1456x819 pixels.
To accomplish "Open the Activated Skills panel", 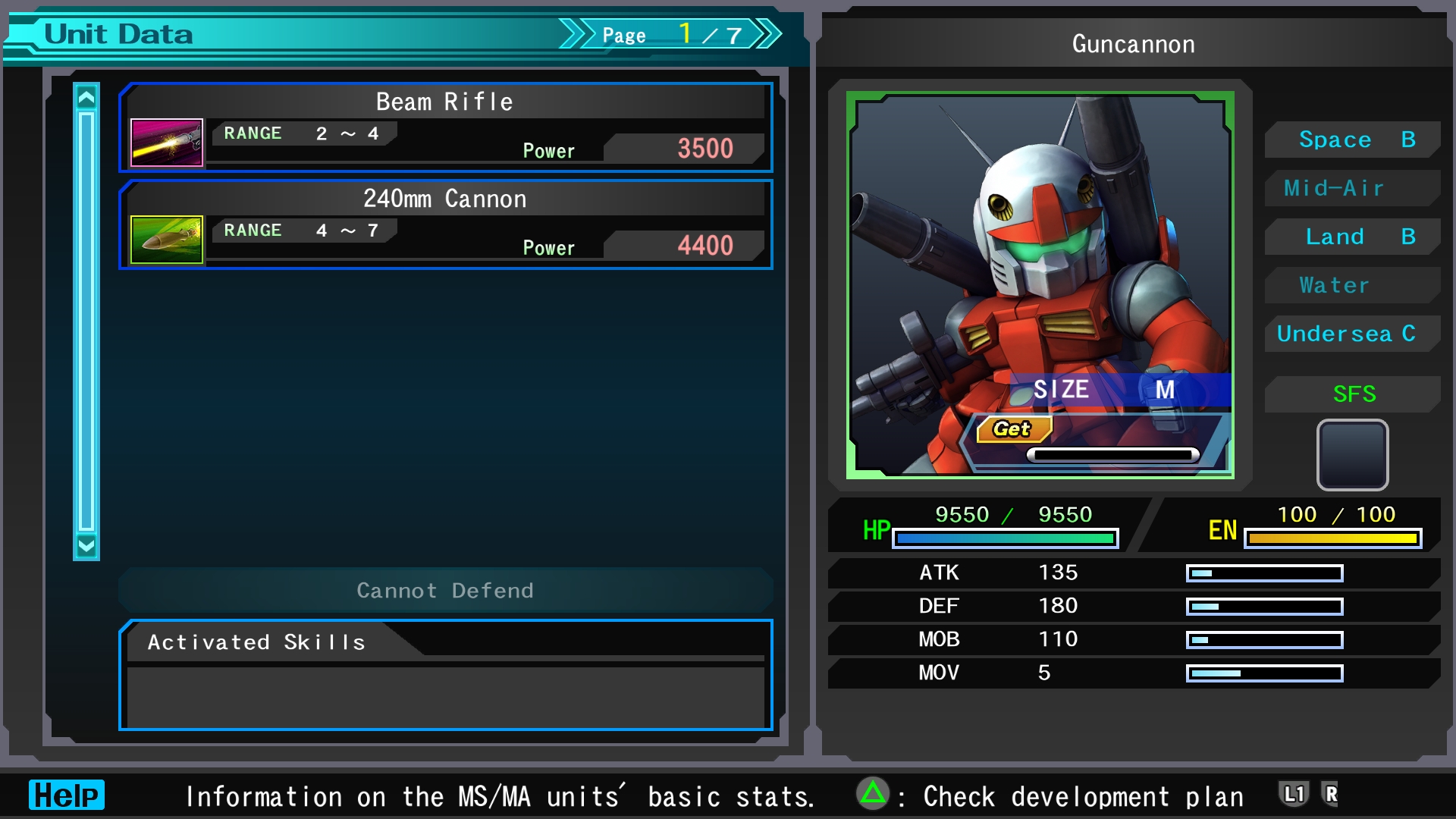I will pyautogui.click(x=445, y=675).
